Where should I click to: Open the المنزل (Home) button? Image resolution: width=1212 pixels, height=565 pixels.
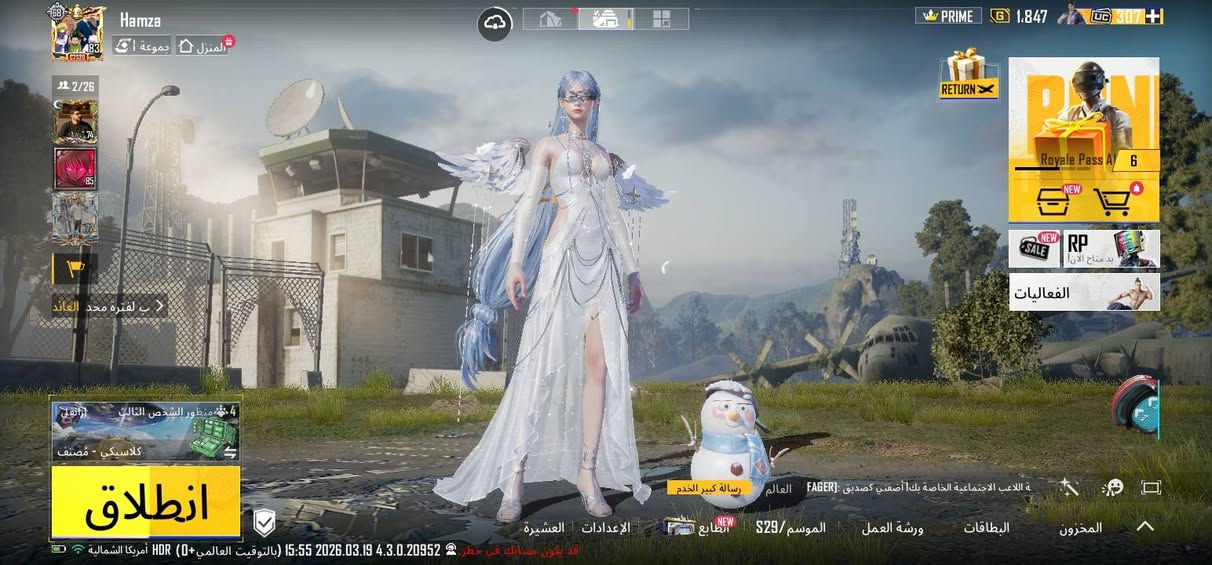pos(202,46)
